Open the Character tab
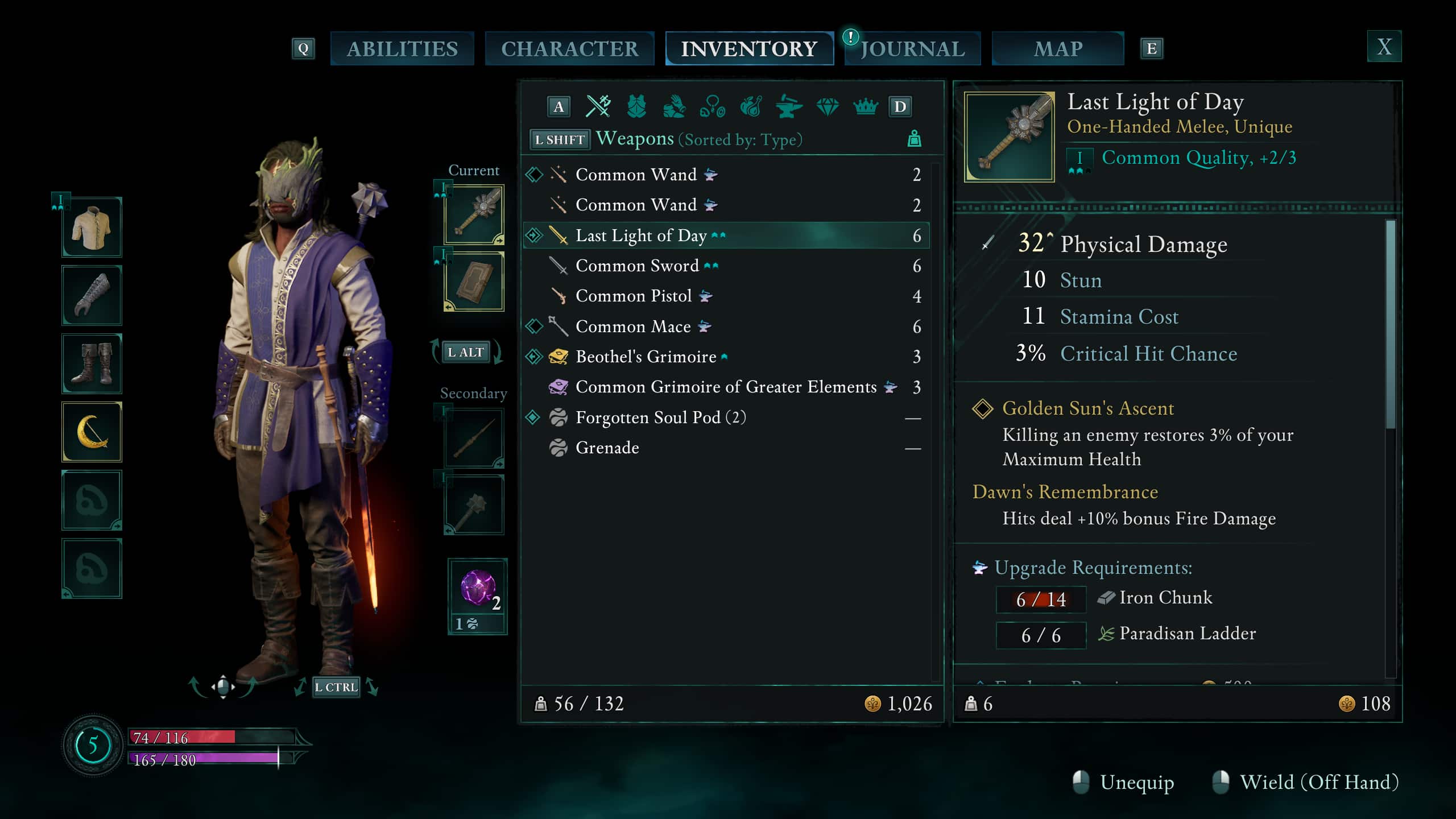This screenshot has width=1456, height=819. [x=569, y=49]
